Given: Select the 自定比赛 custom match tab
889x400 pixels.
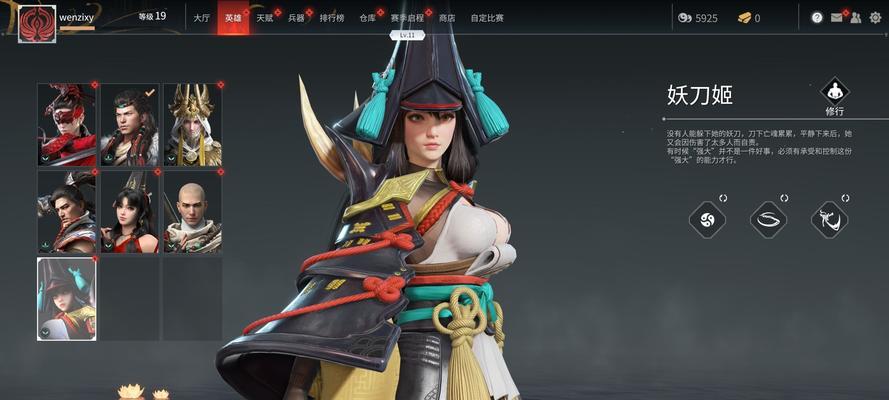Looking at the screenshot, I should click(x=486, y=17).
